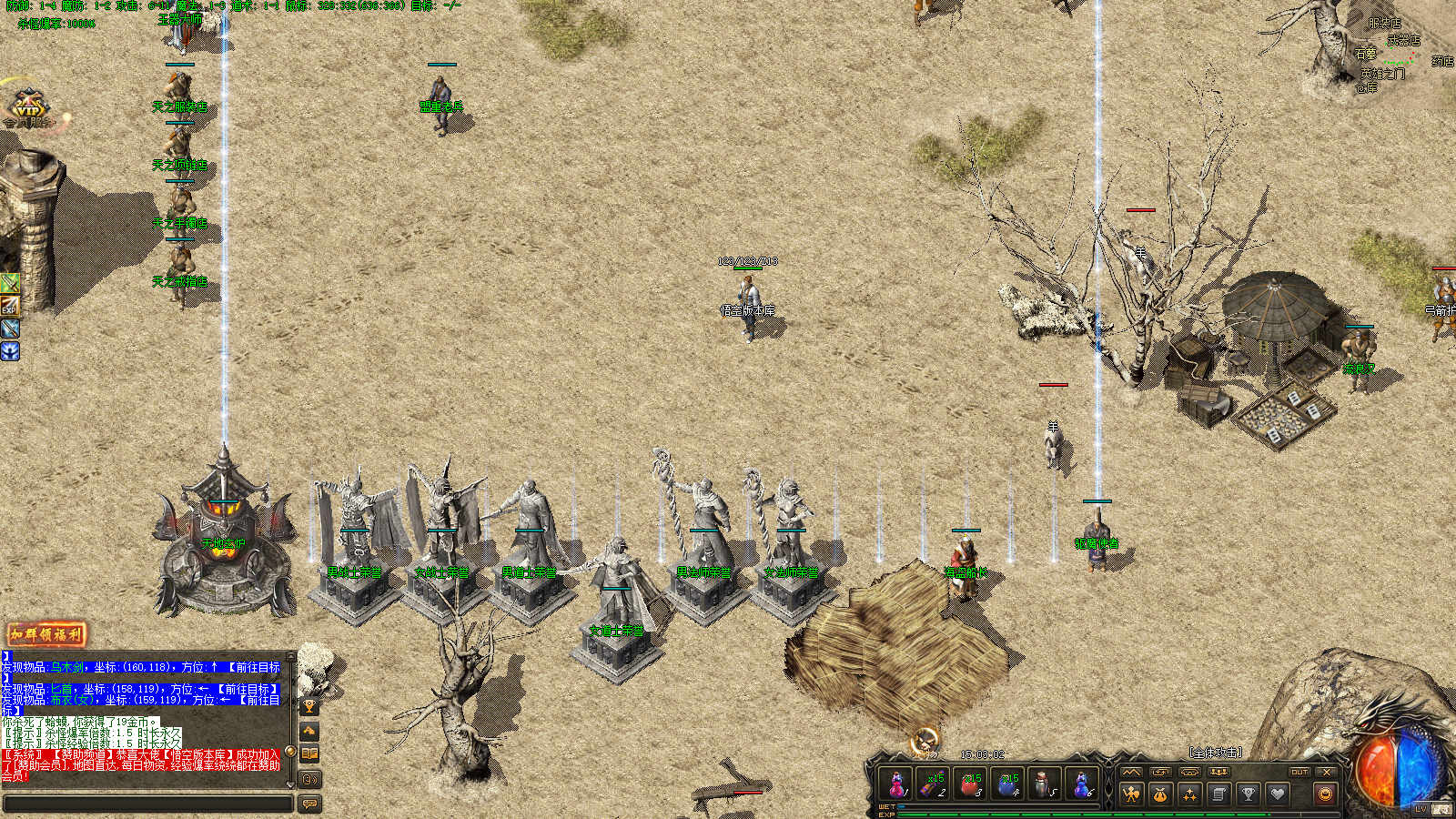Use the potion in hotbar slot 1
The height and width of the screenshot is (819, 1456).
(x=896, y=784)
